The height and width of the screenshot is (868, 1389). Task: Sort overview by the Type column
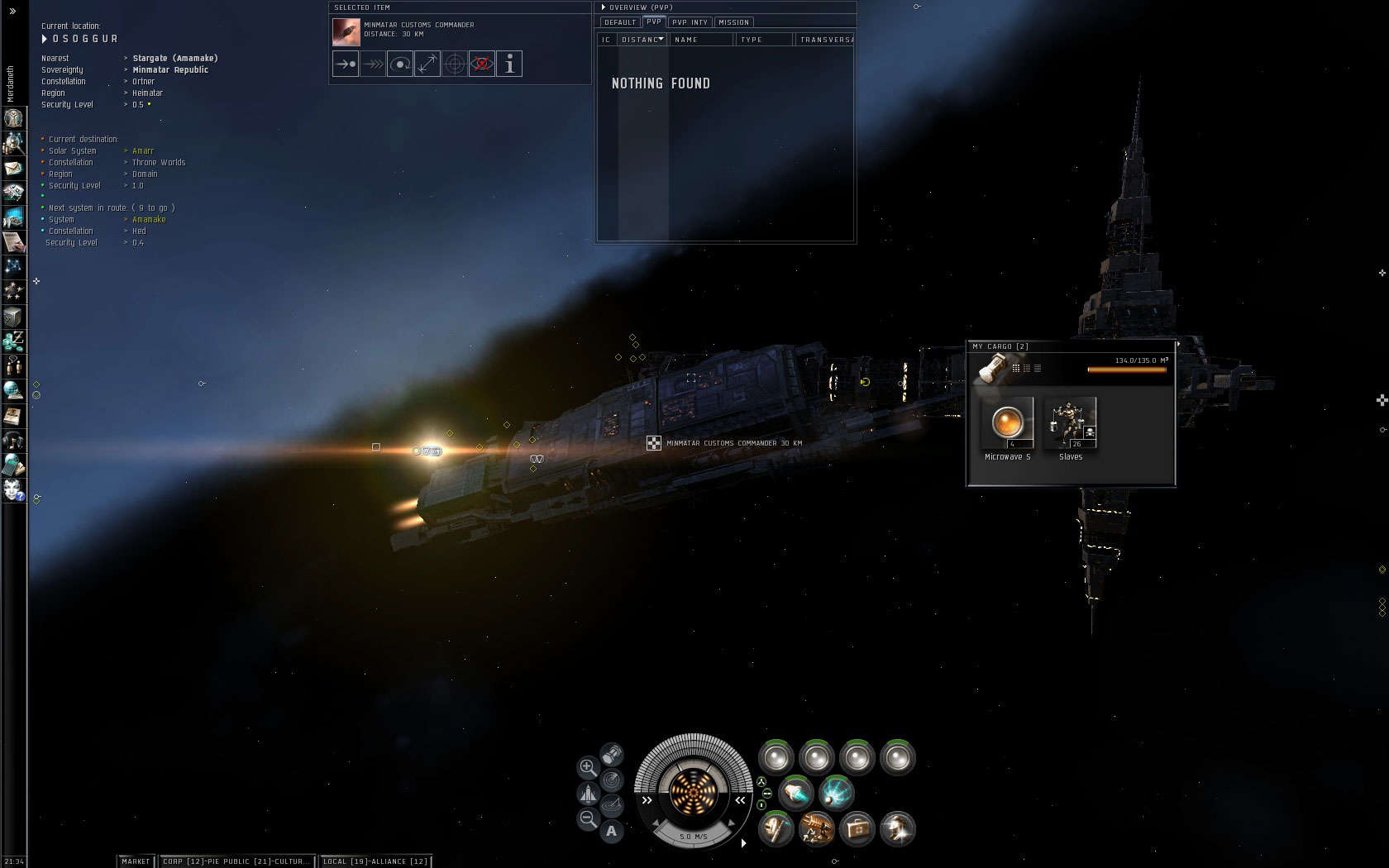[764, 40]
